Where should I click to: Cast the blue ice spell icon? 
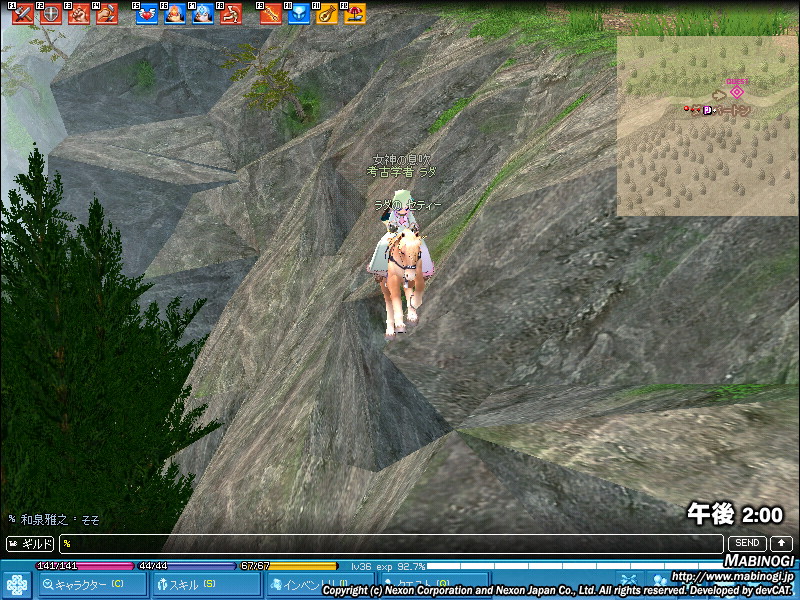tap(202, 14)
